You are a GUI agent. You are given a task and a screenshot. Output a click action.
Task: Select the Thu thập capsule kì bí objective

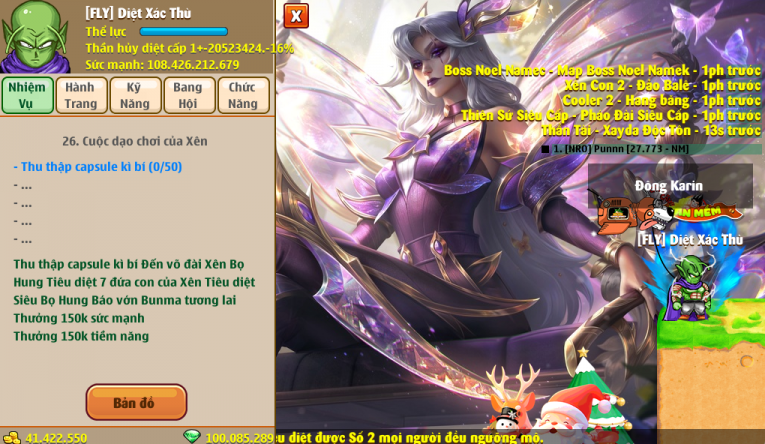[x=98, y=167]
